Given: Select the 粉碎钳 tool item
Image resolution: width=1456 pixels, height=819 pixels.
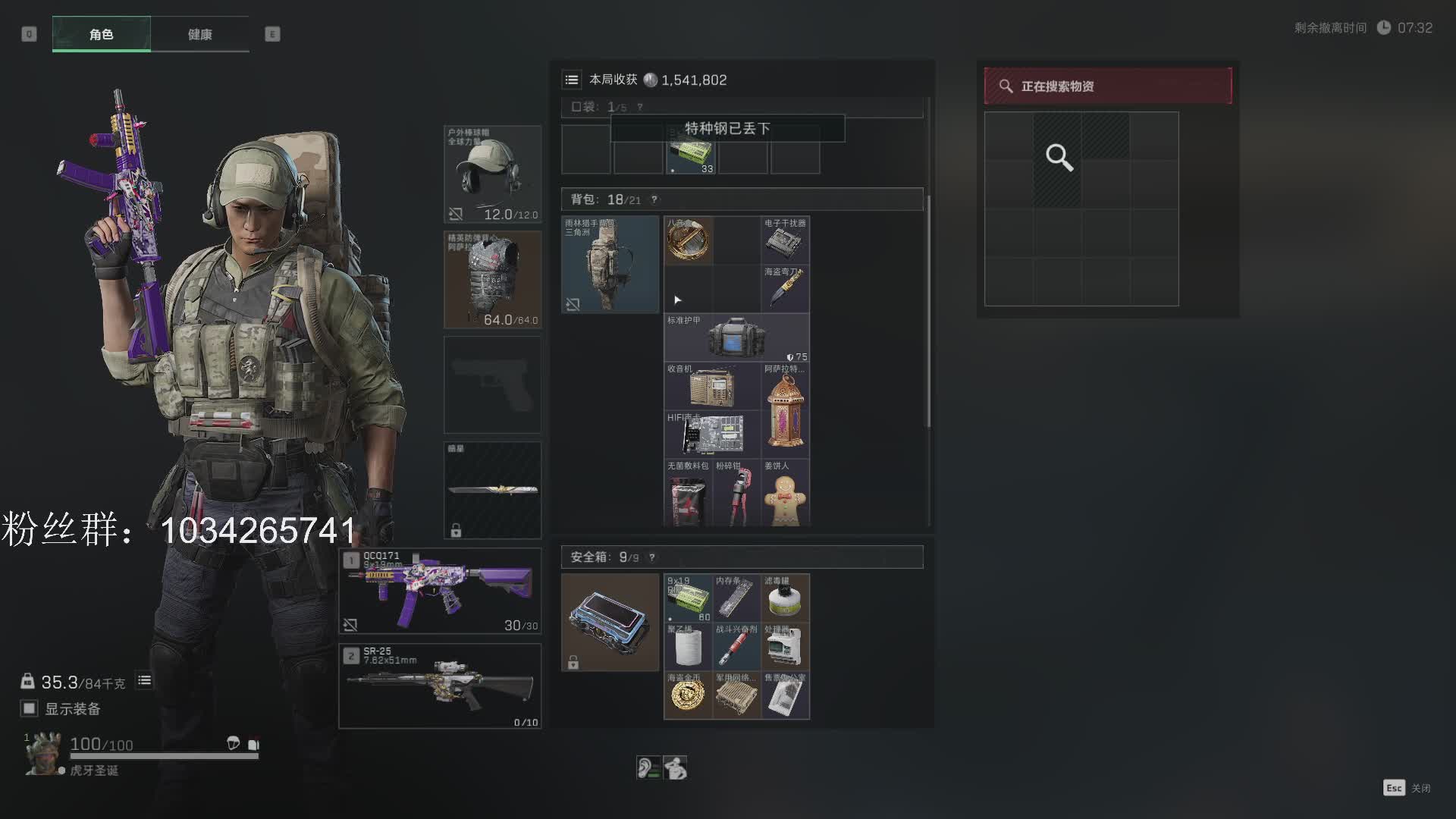Looking at the screenshot, I should tap(736, 494).
